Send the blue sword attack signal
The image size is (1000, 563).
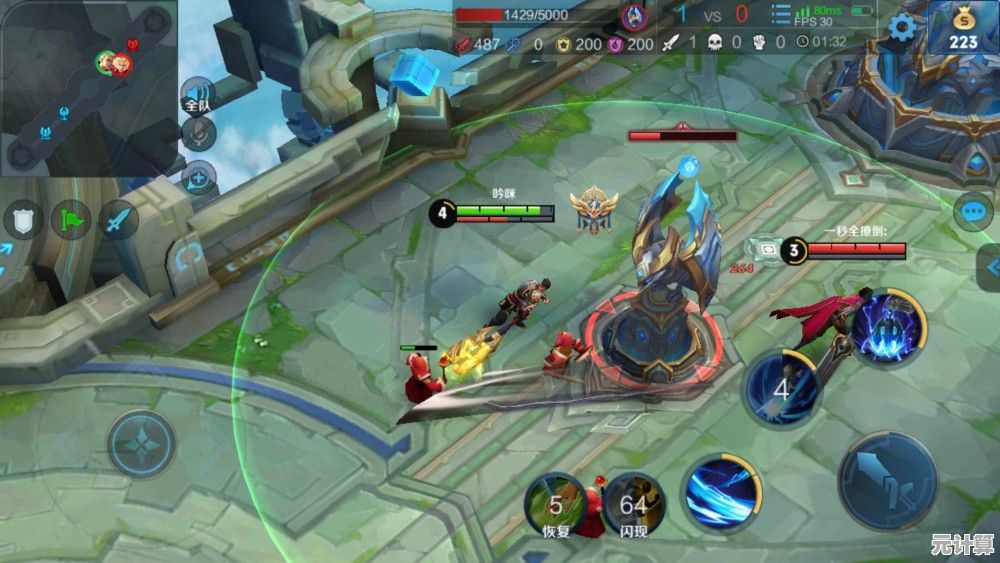(x=120, y=219)
